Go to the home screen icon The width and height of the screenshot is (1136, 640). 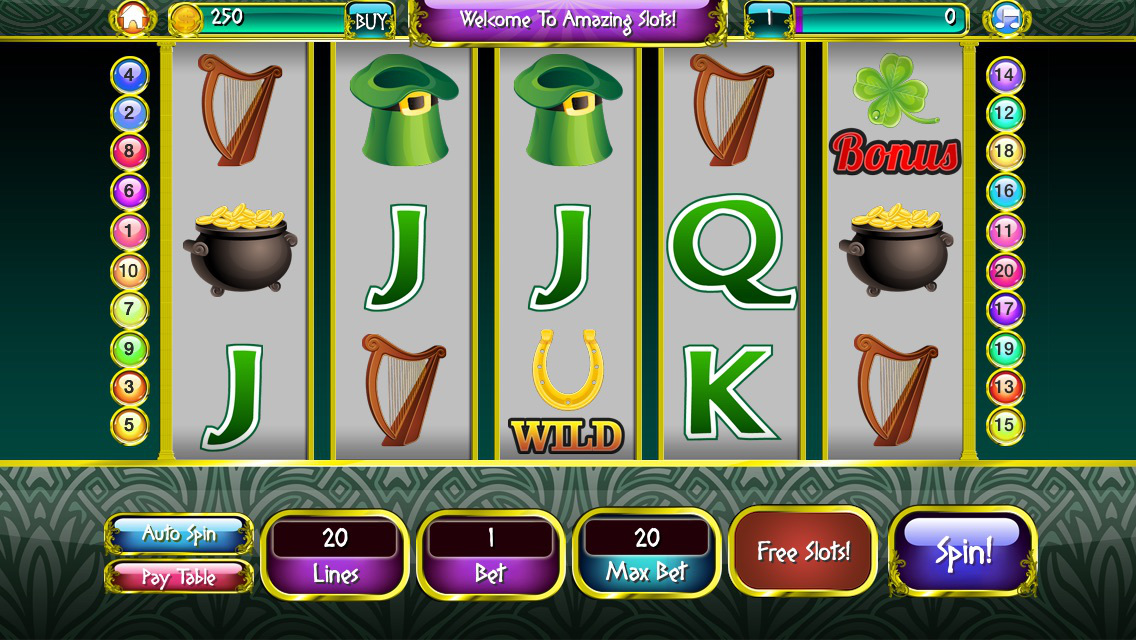[131, 18]
